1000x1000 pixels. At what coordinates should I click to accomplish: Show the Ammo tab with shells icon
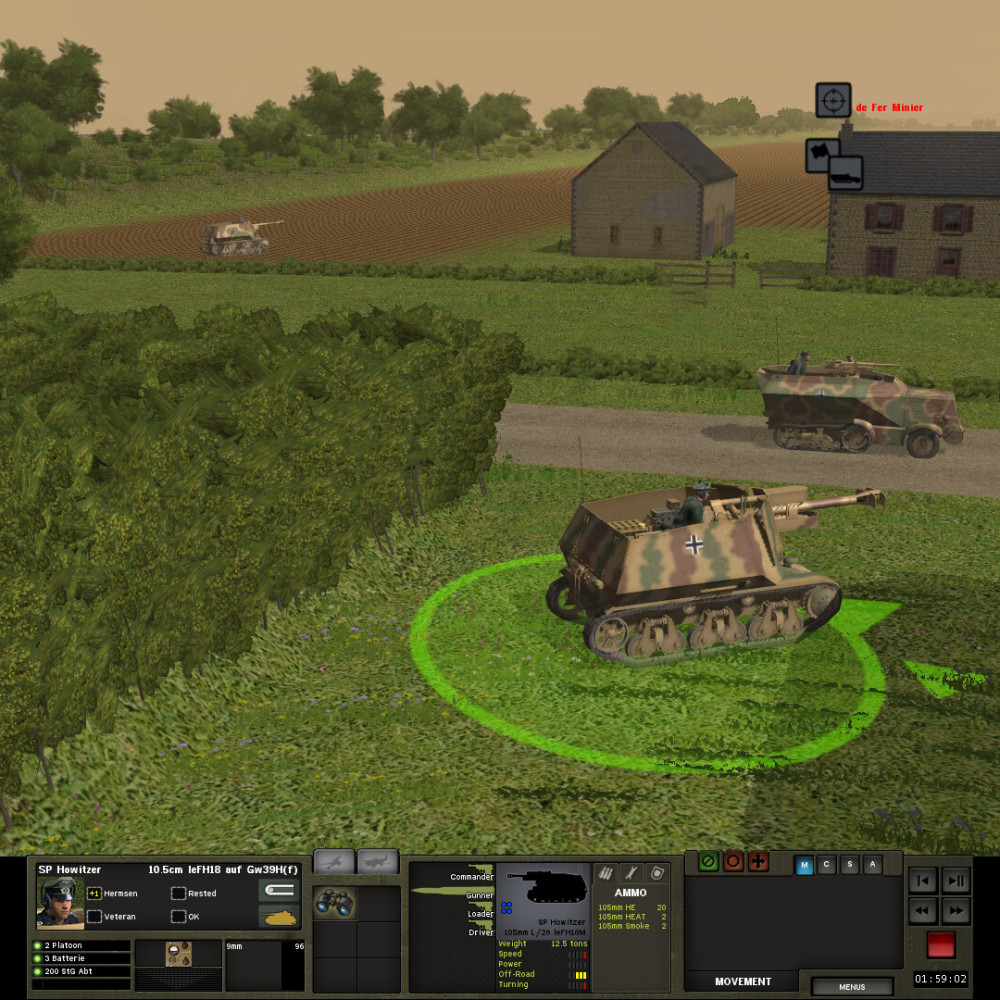point(605,873)
